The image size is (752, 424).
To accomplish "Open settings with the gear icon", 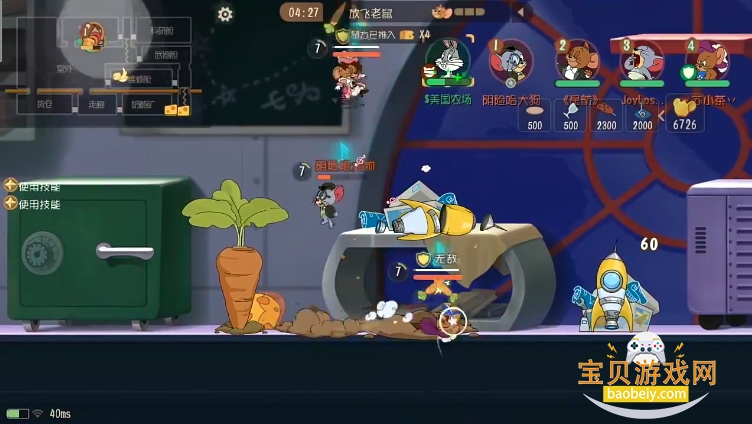I will tap(225, 14).
